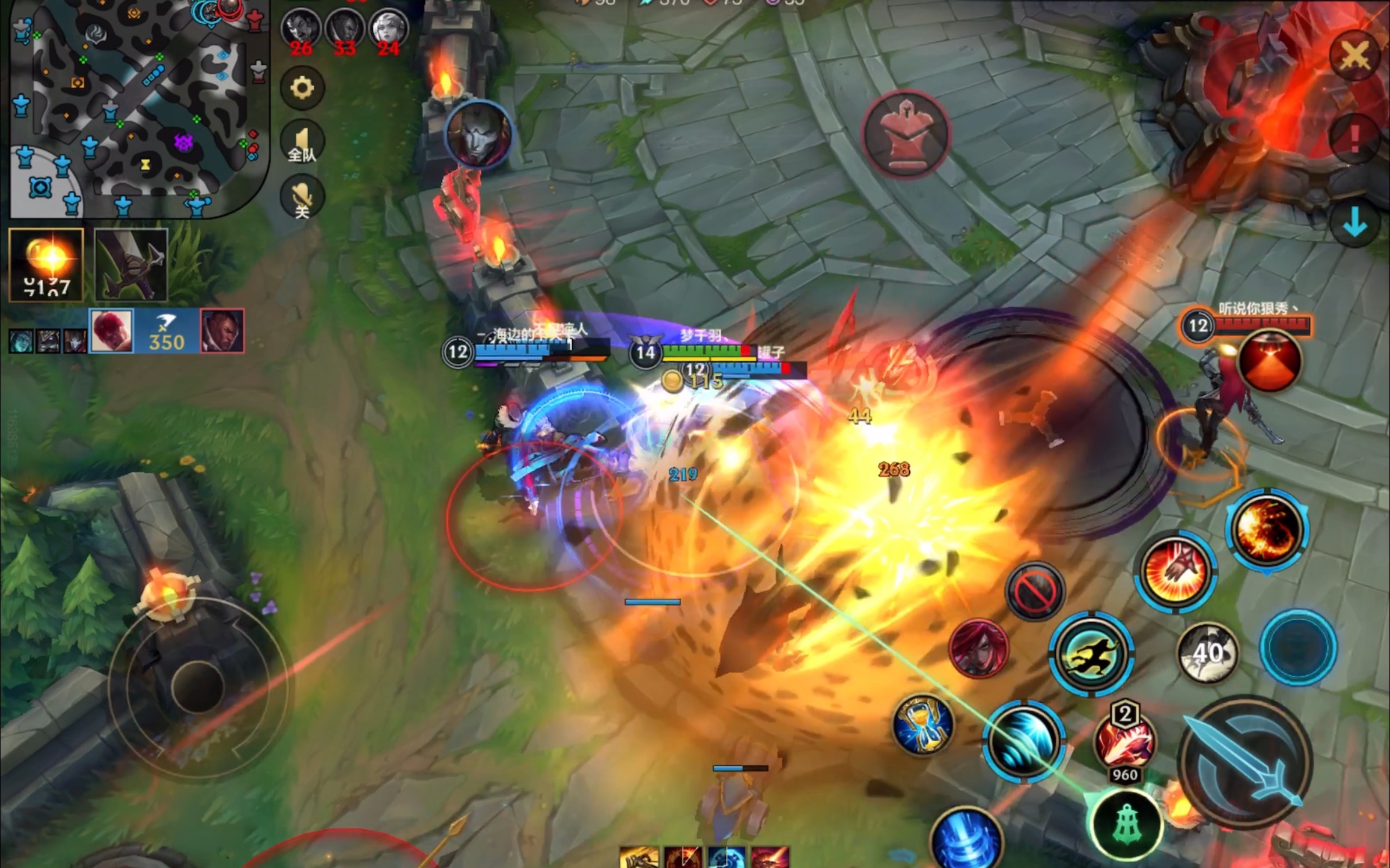Place a ward with the green trinket
The height and width of the screenshot is (868, 1390).
1125,824
